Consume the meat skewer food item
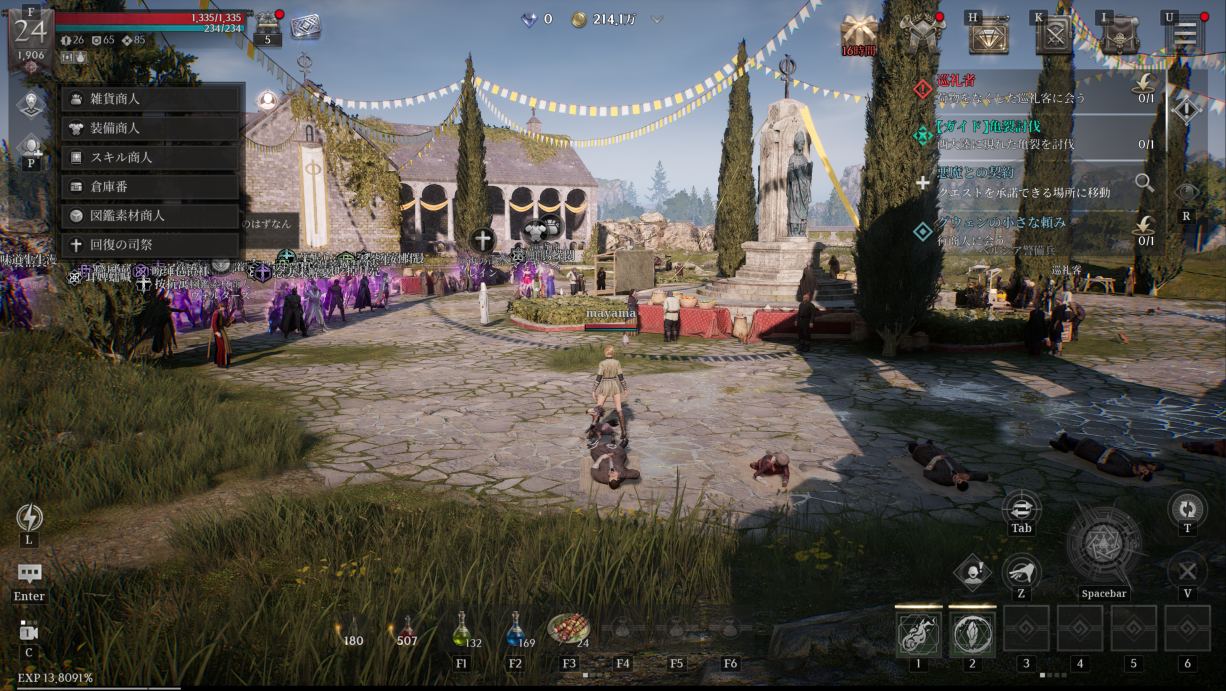Image resolution: width=1226 pixels, height=691 pixels. click(567, 629)
